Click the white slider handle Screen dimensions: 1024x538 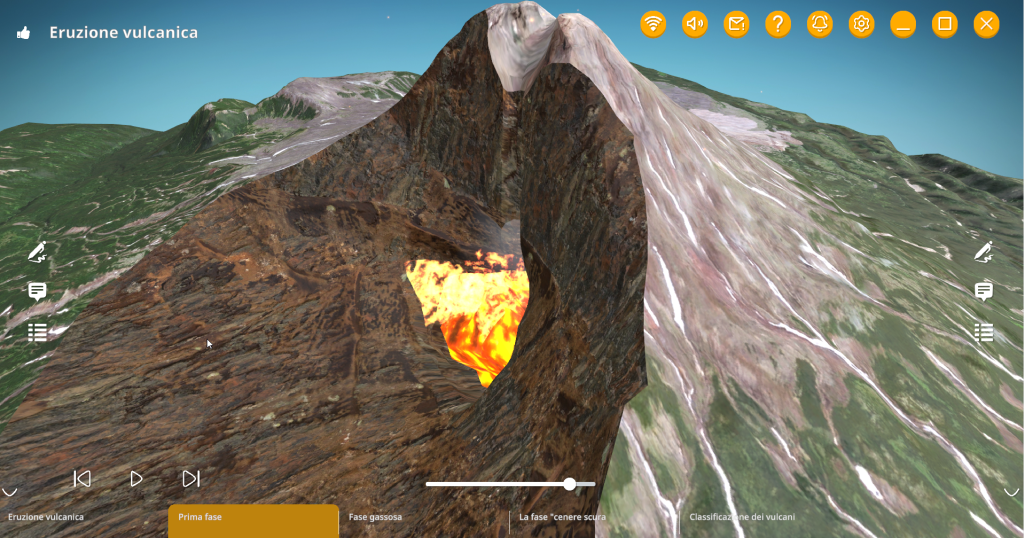click(569, 484)
